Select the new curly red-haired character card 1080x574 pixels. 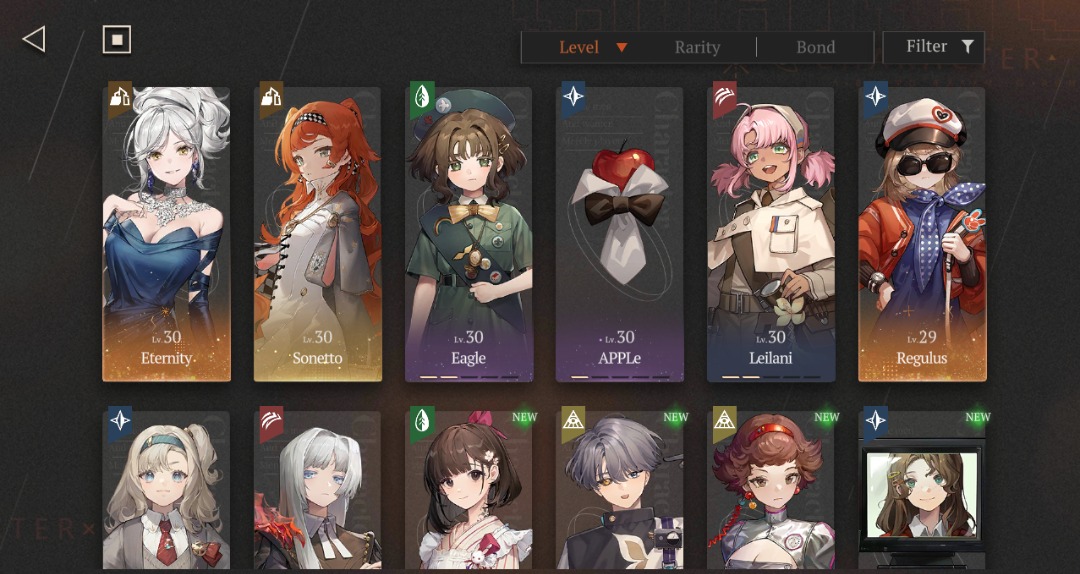(x=771, y=490)
